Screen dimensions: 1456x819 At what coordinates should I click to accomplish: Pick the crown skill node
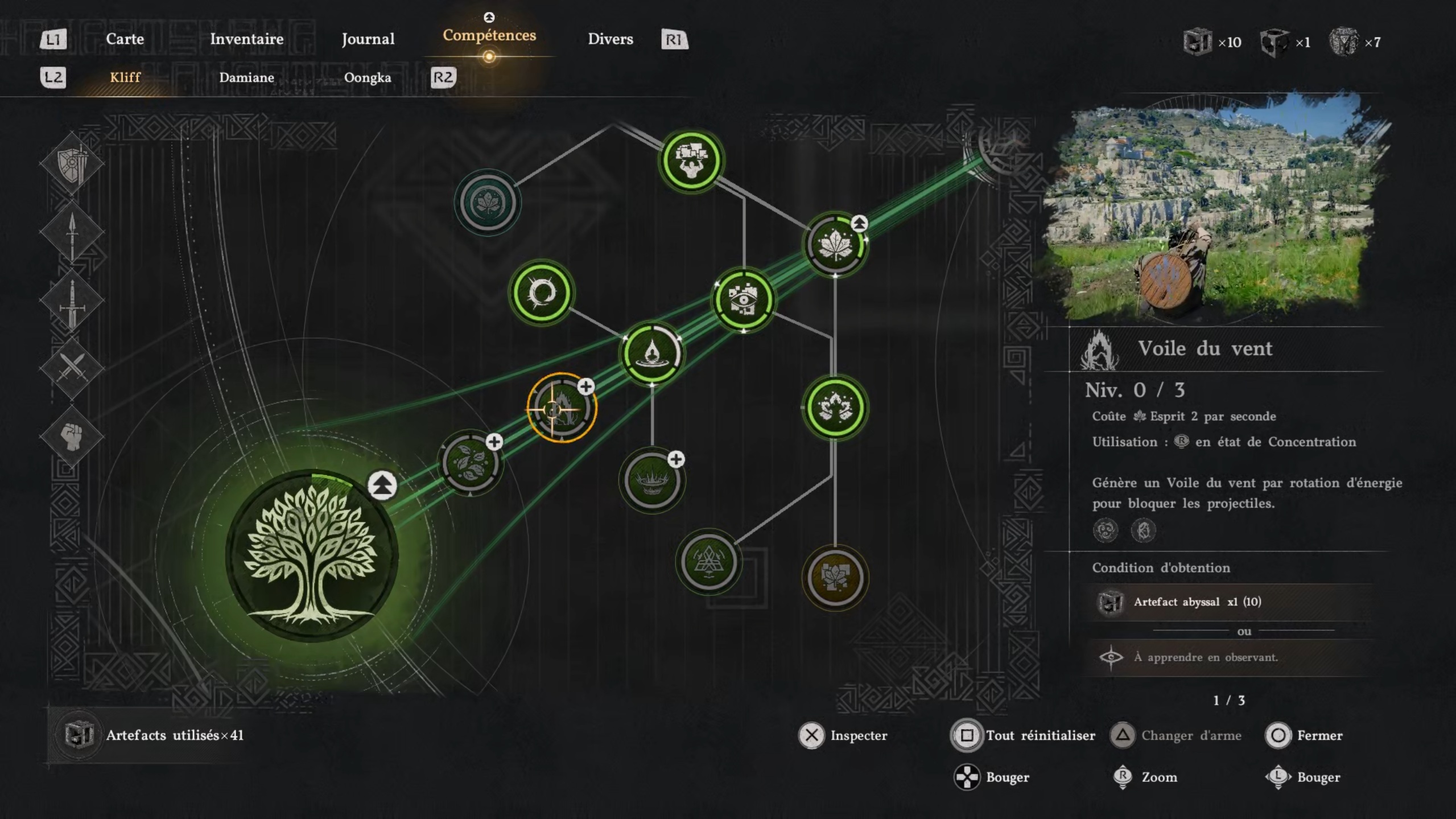click(651, 481)
